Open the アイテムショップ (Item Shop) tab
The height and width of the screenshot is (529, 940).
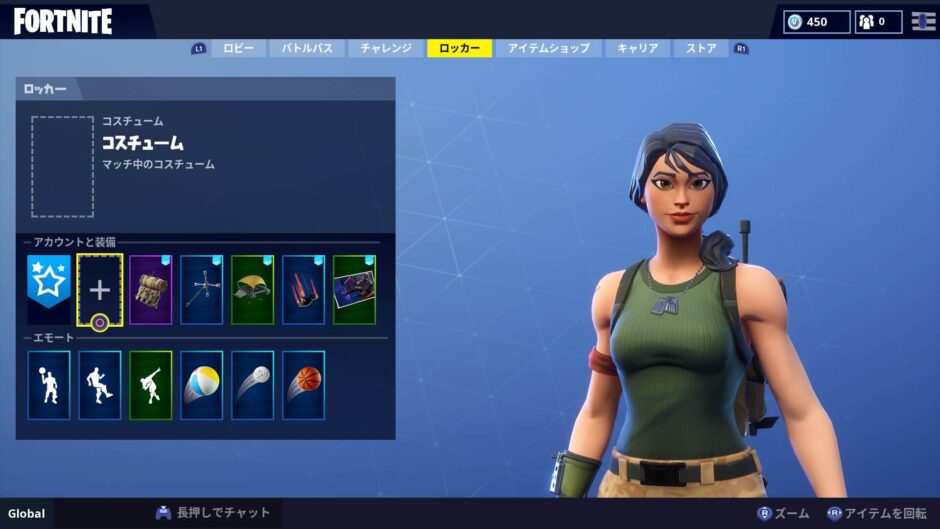tap(548, 48)
